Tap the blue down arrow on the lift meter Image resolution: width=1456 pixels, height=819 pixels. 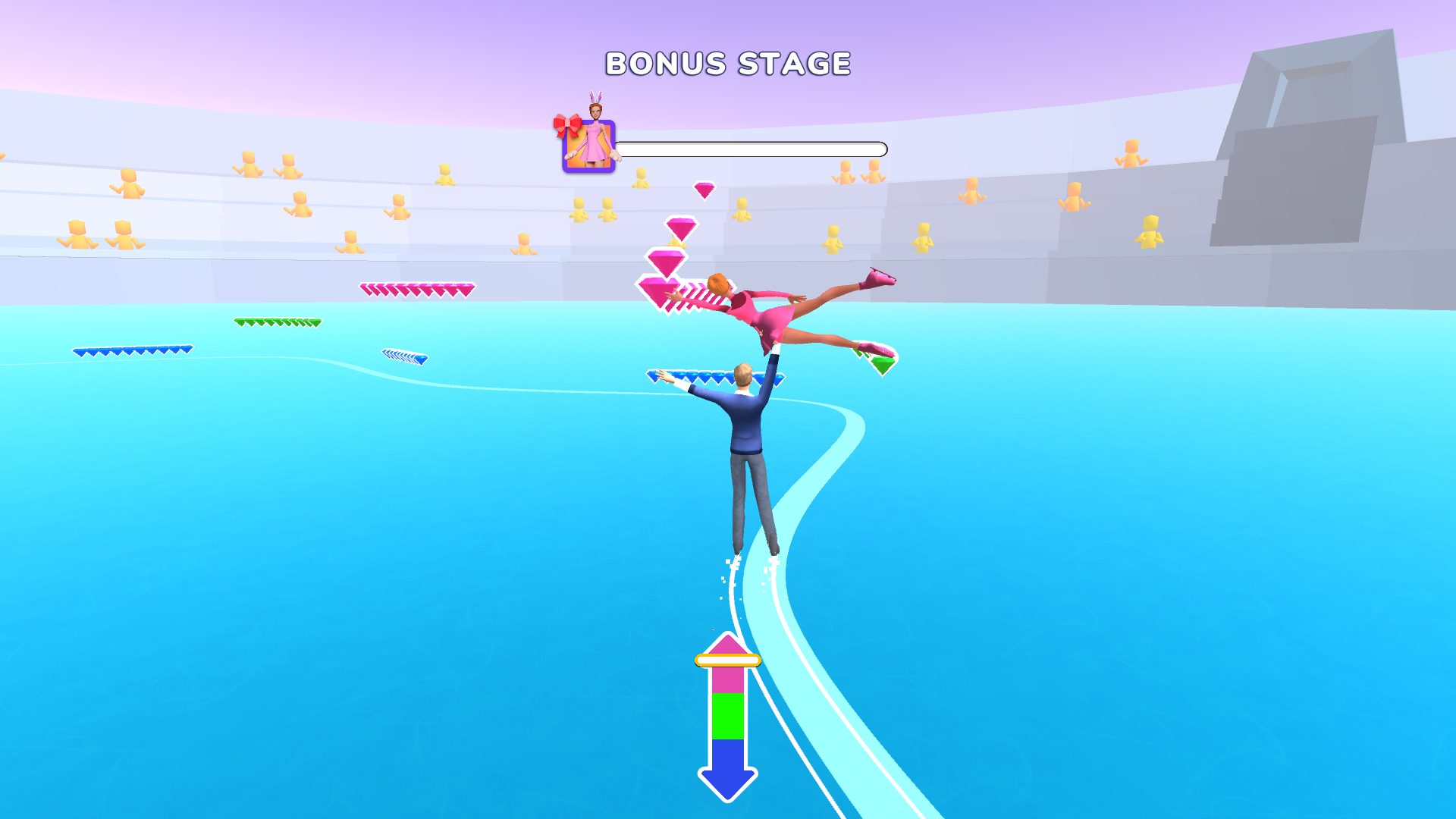pyautogui.click(x=726, y=781)
